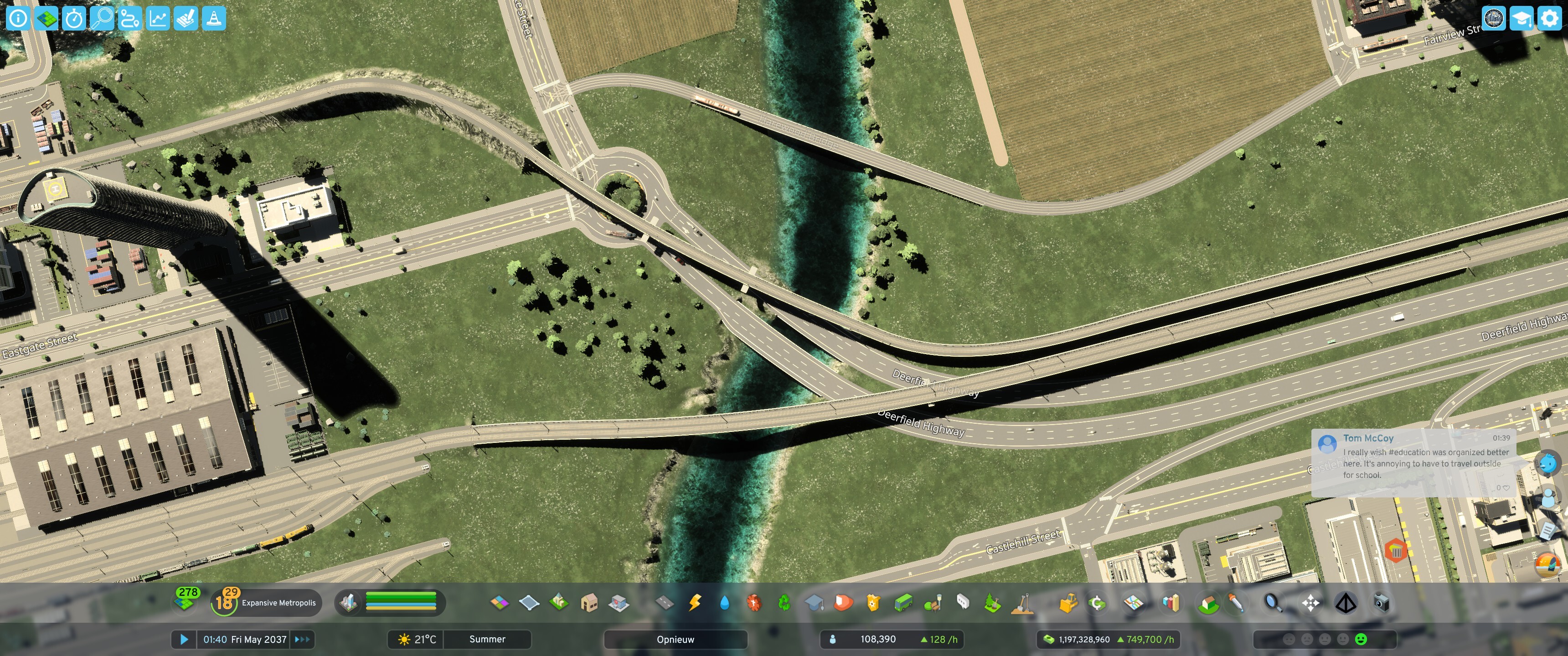
Task: Like Tom McCoy's chirp message
Action: (1506, 488)
